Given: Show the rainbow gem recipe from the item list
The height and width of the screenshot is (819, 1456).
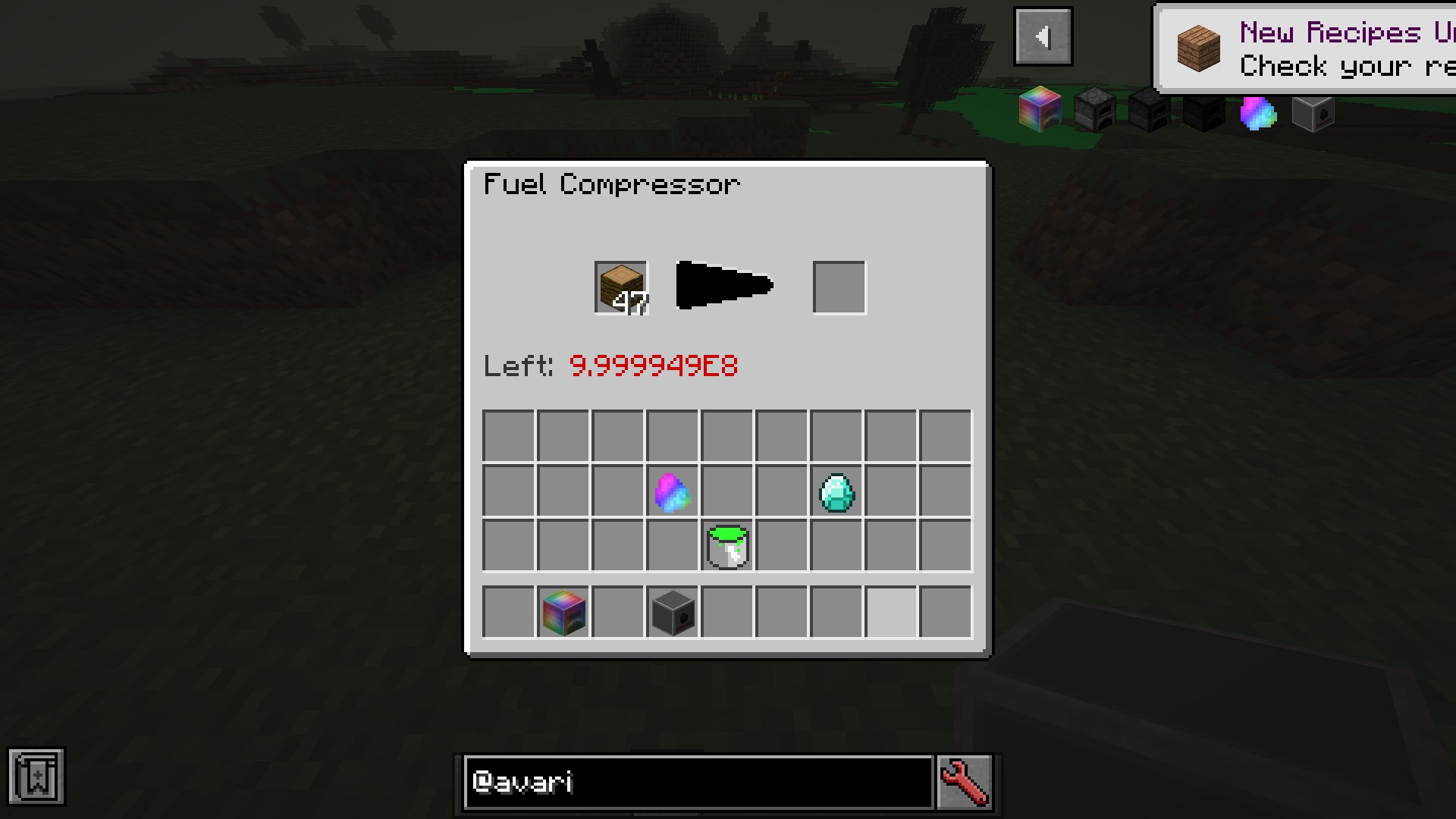Looking at the screenshot, I should pyautogui.click(x=1258, y=112).
